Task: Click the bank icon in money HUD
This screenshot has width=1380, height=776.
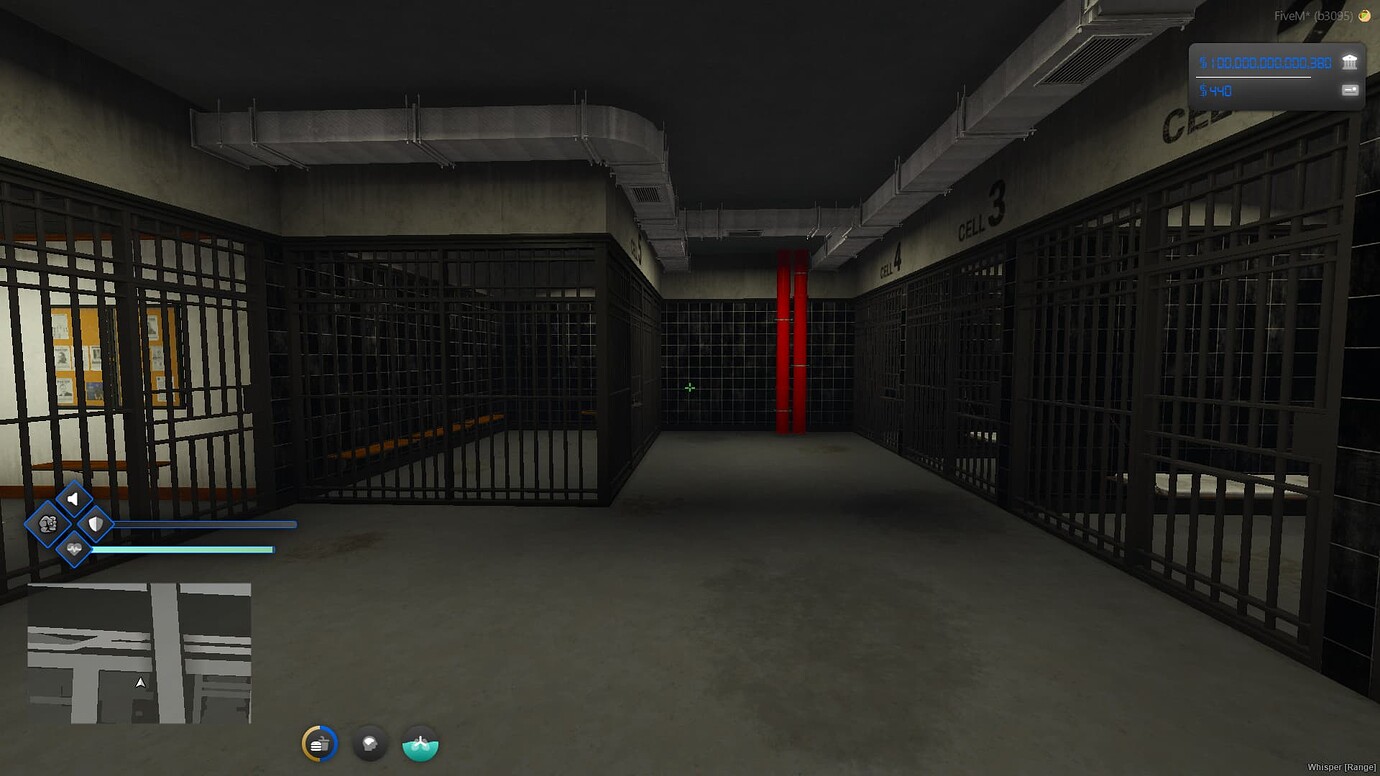Action: click(1352, 62)
